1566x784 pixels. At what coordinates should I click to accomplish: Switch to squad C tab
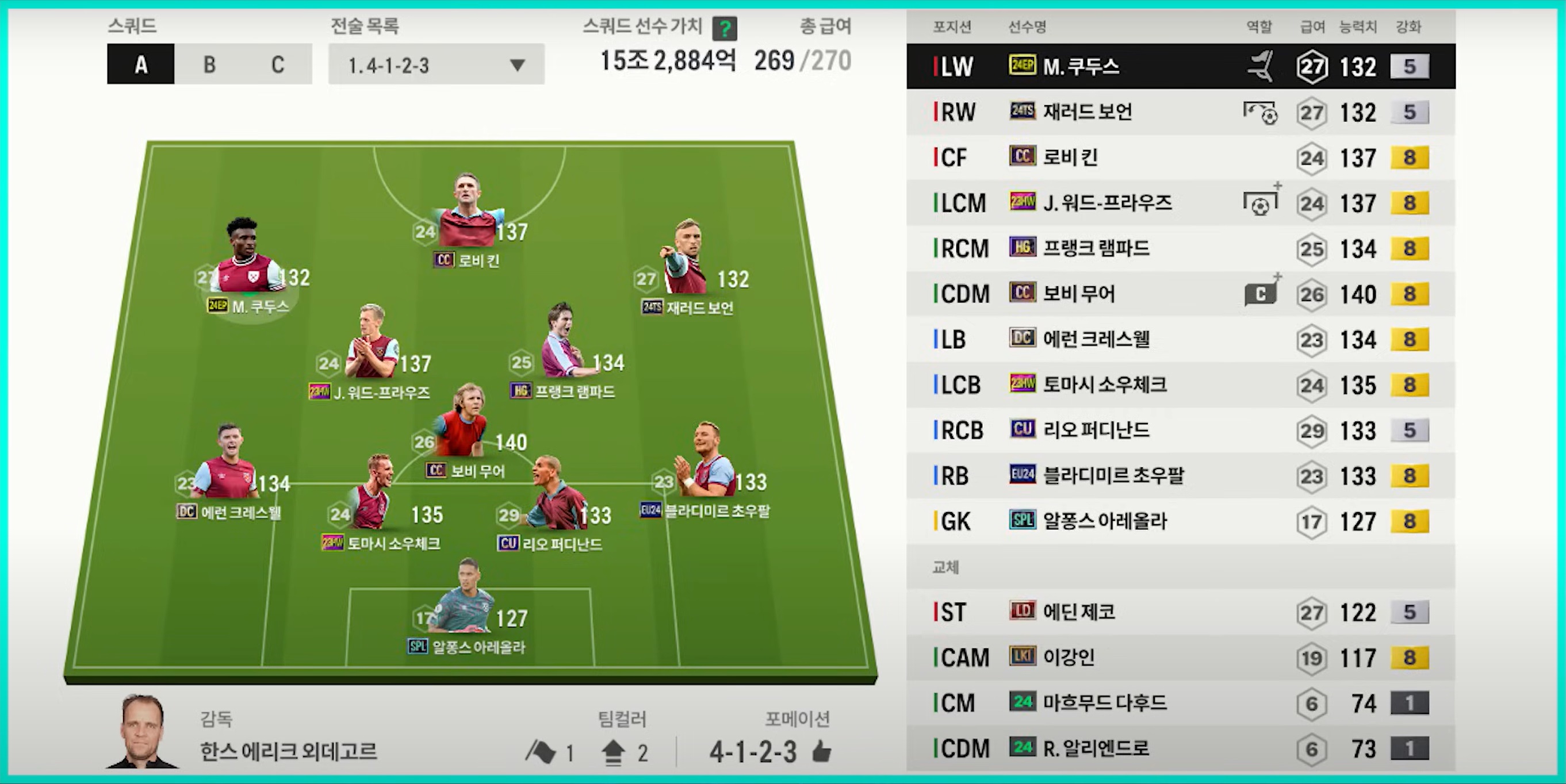[278, 64]
